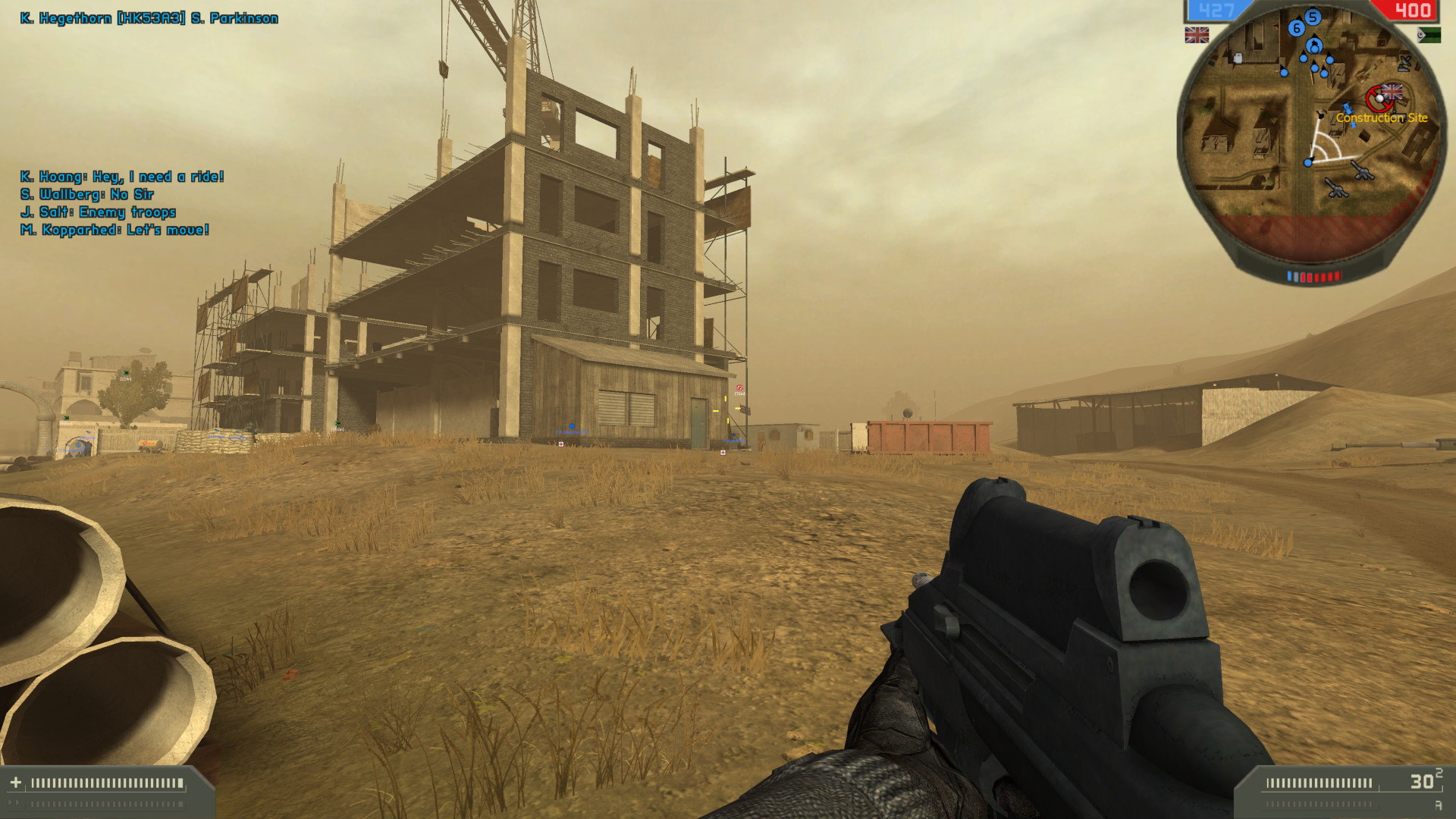
Task: Select the grenade indicator arrows above the ammo gauge
Action: 13,803
